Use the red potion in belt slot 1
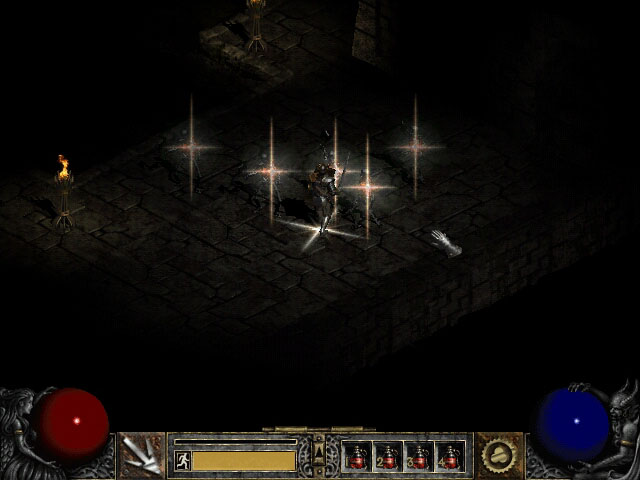This screenshot has width=640, height=480. pyautogui.click(x=357, y=457)
